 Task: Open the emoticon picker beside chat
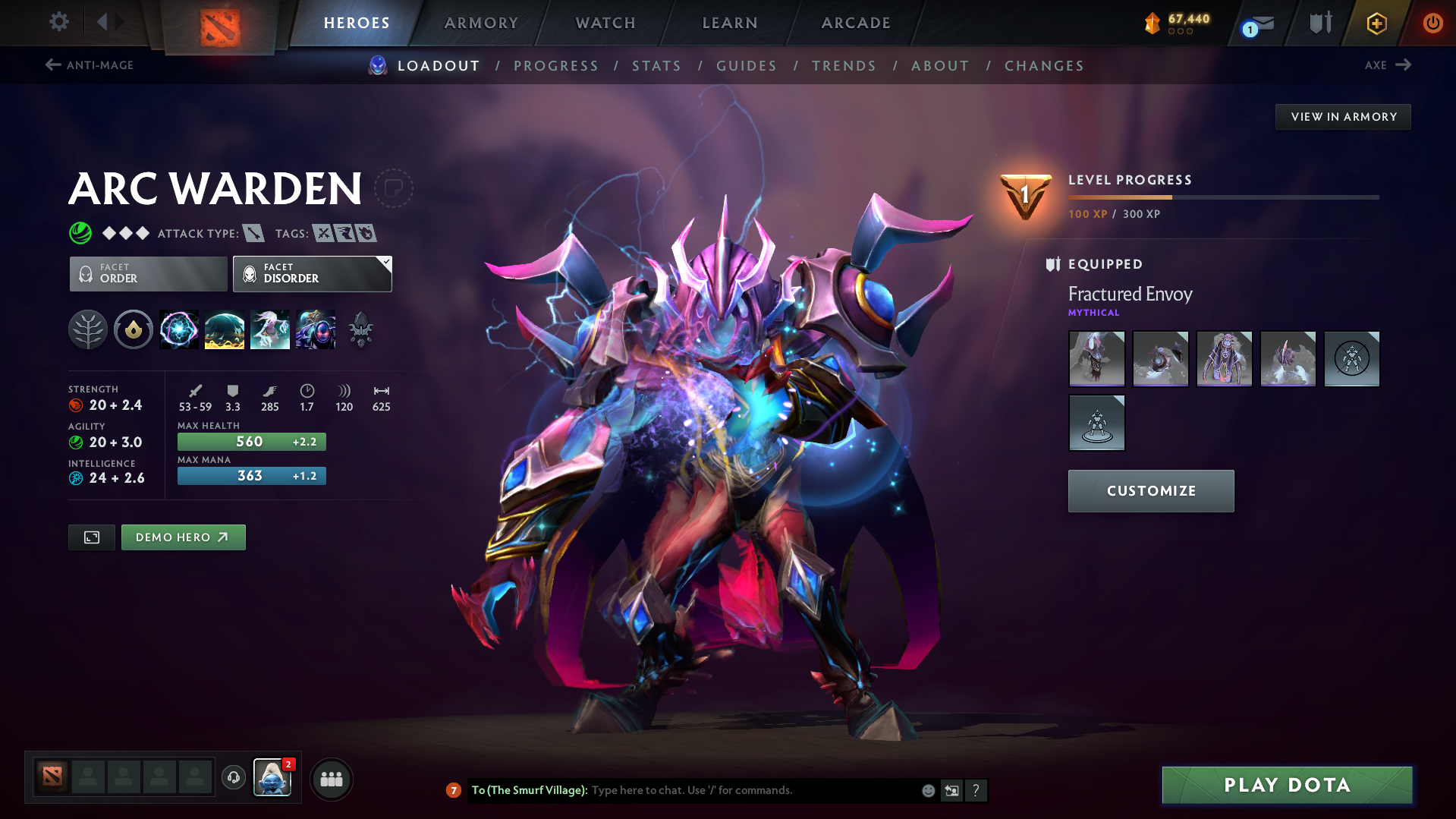[928, 790]
